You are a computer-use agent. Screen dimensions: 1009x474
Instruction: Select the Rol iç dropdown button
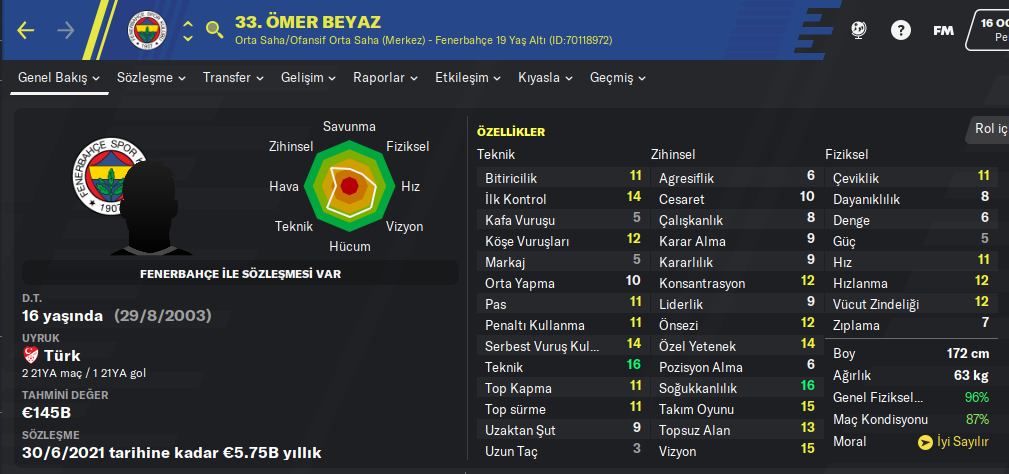pos(990,128)
